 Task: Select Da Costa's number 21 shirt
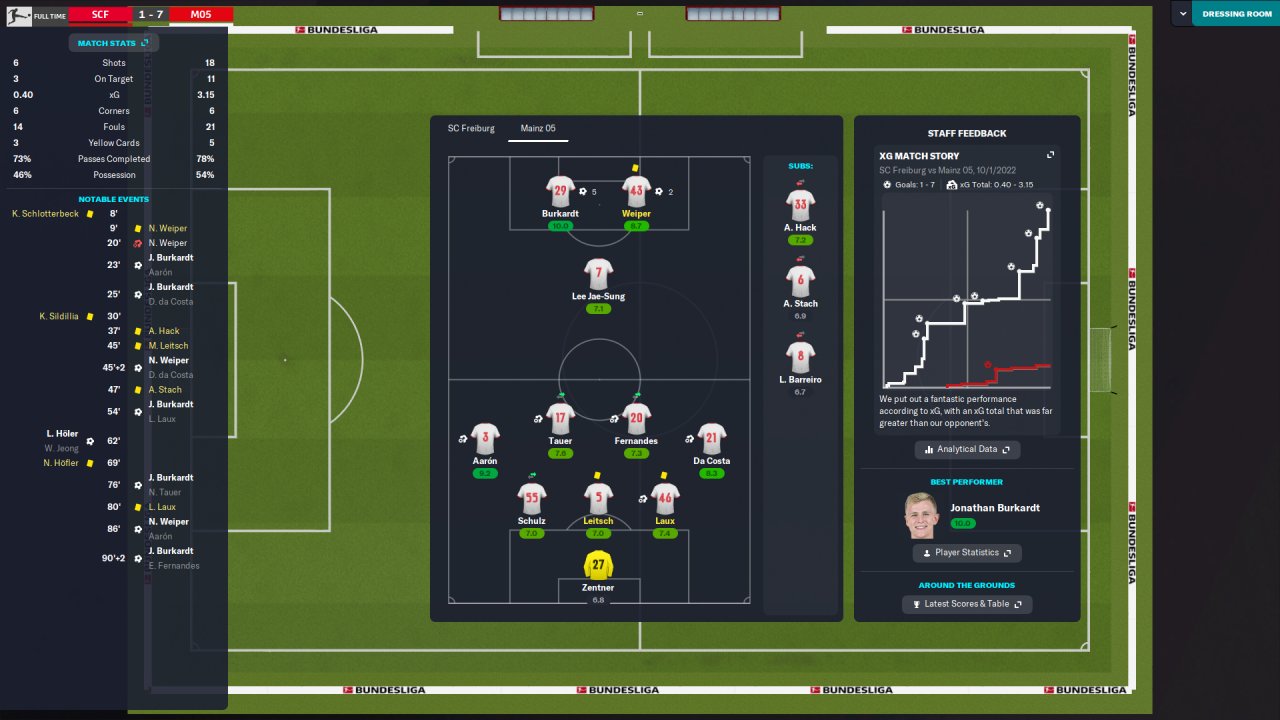click(x=711, y=438)
